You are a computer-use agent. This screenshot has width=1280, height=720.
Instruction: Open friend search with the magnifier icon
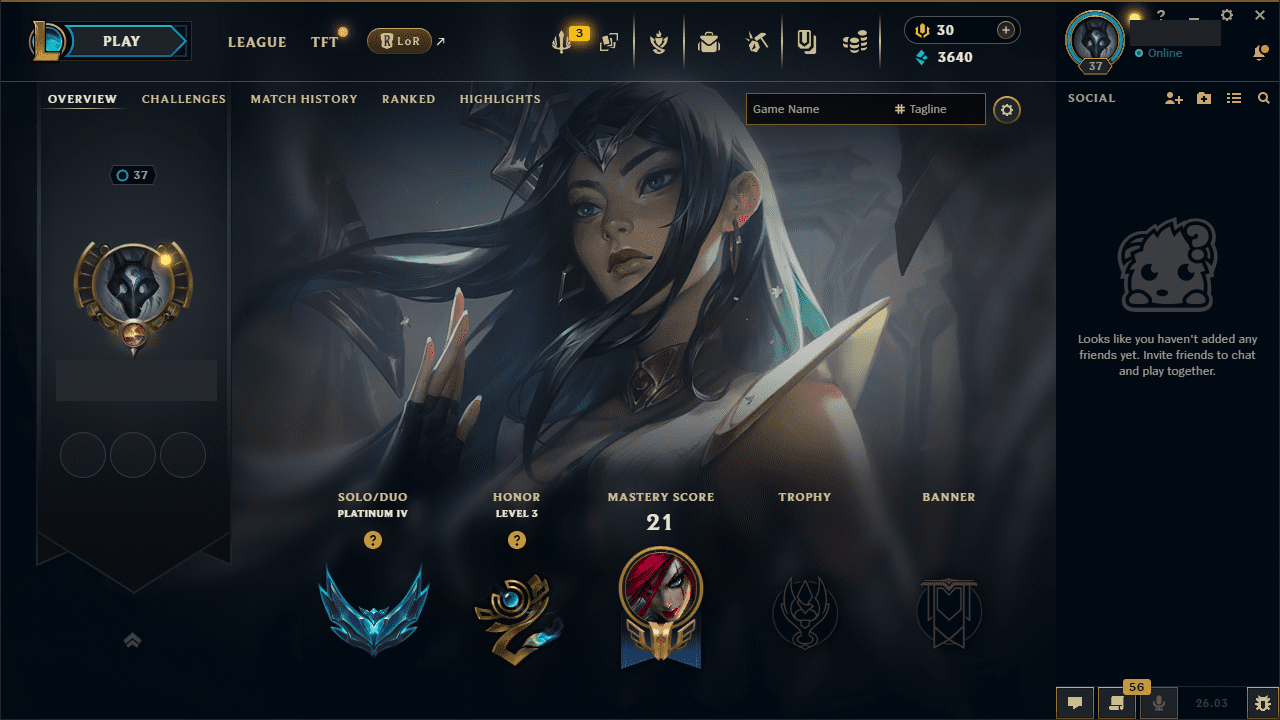click(1263, 97)
